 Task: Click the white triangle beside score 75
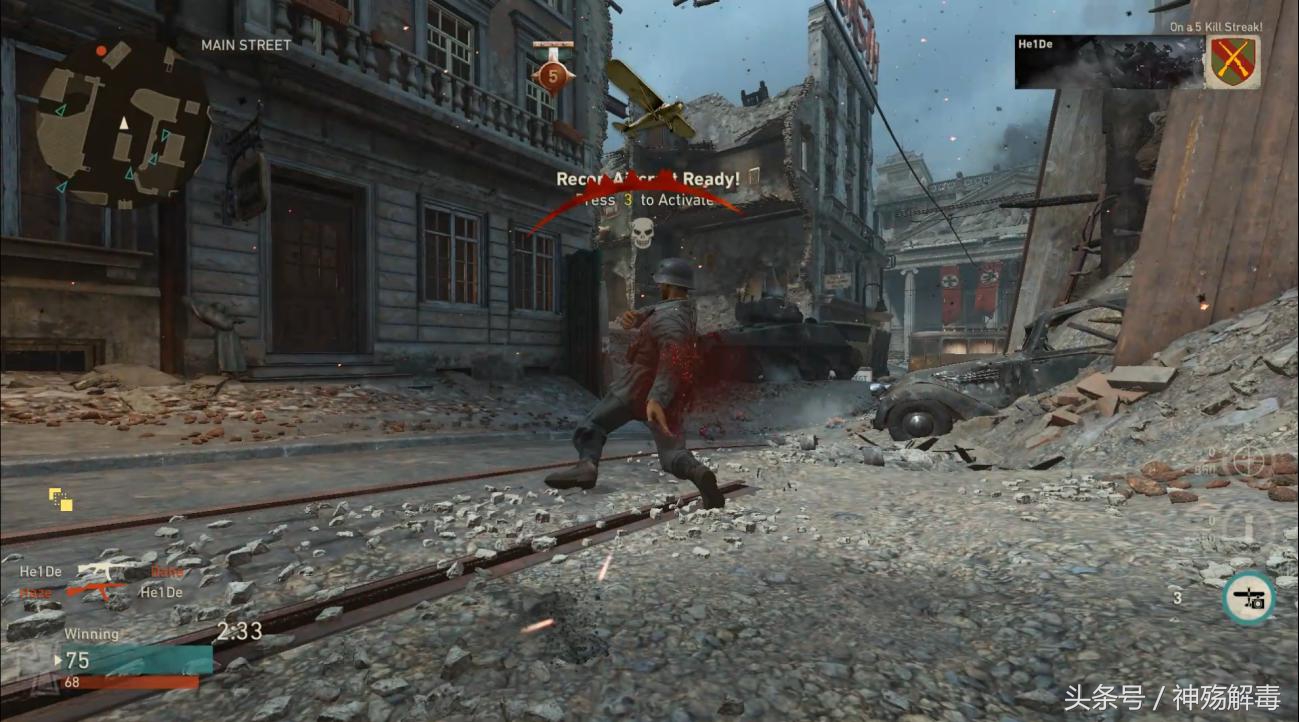pos(58,660)
